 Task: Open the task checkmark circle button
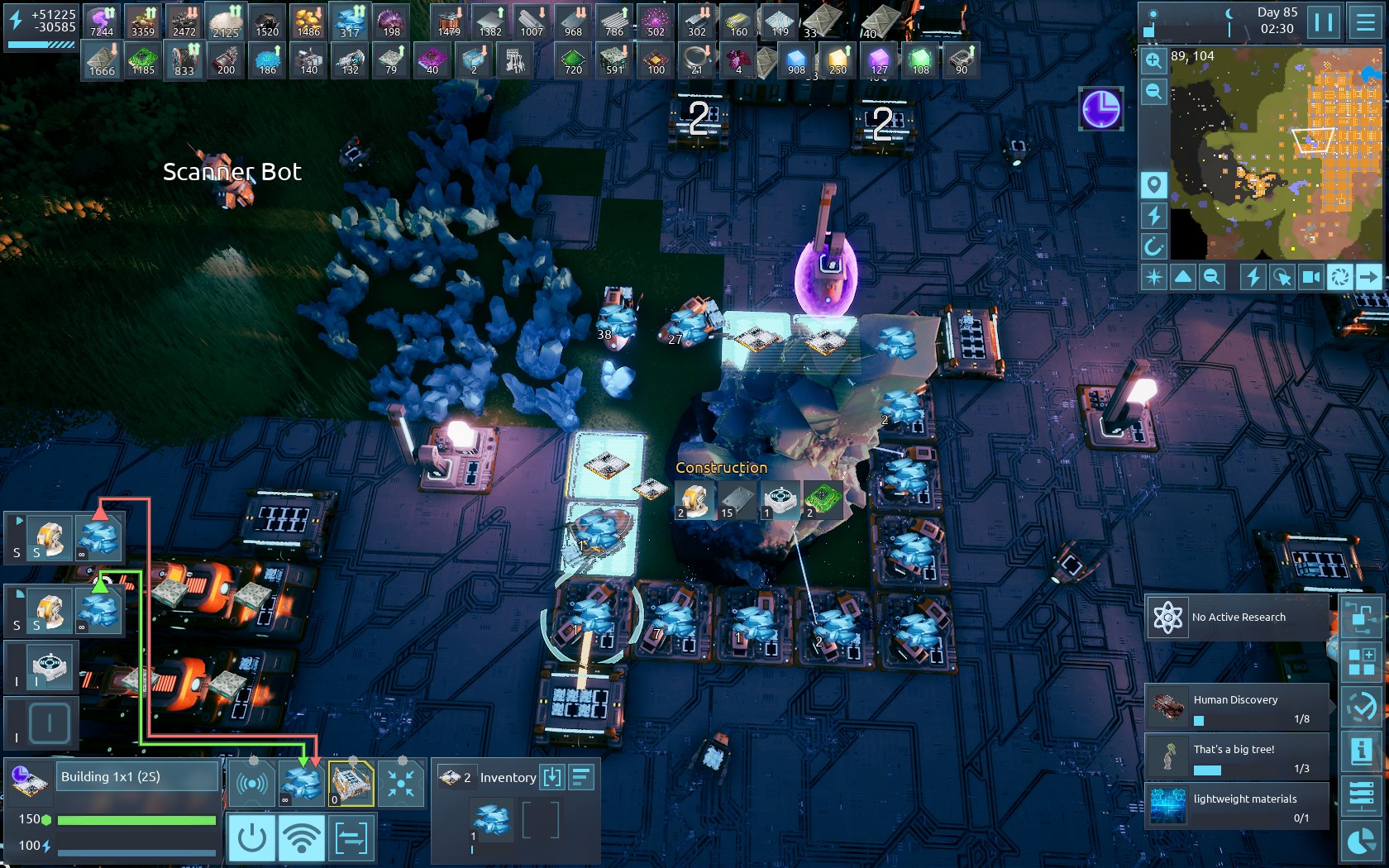(x=1361, y=707)
